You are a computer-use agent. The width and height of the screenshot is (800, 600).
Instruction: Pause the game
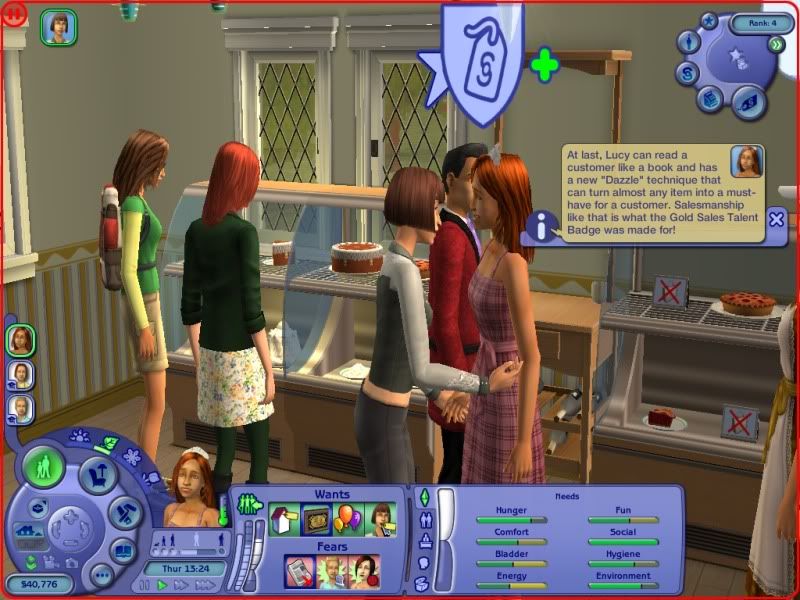click(x=143, y=585)
